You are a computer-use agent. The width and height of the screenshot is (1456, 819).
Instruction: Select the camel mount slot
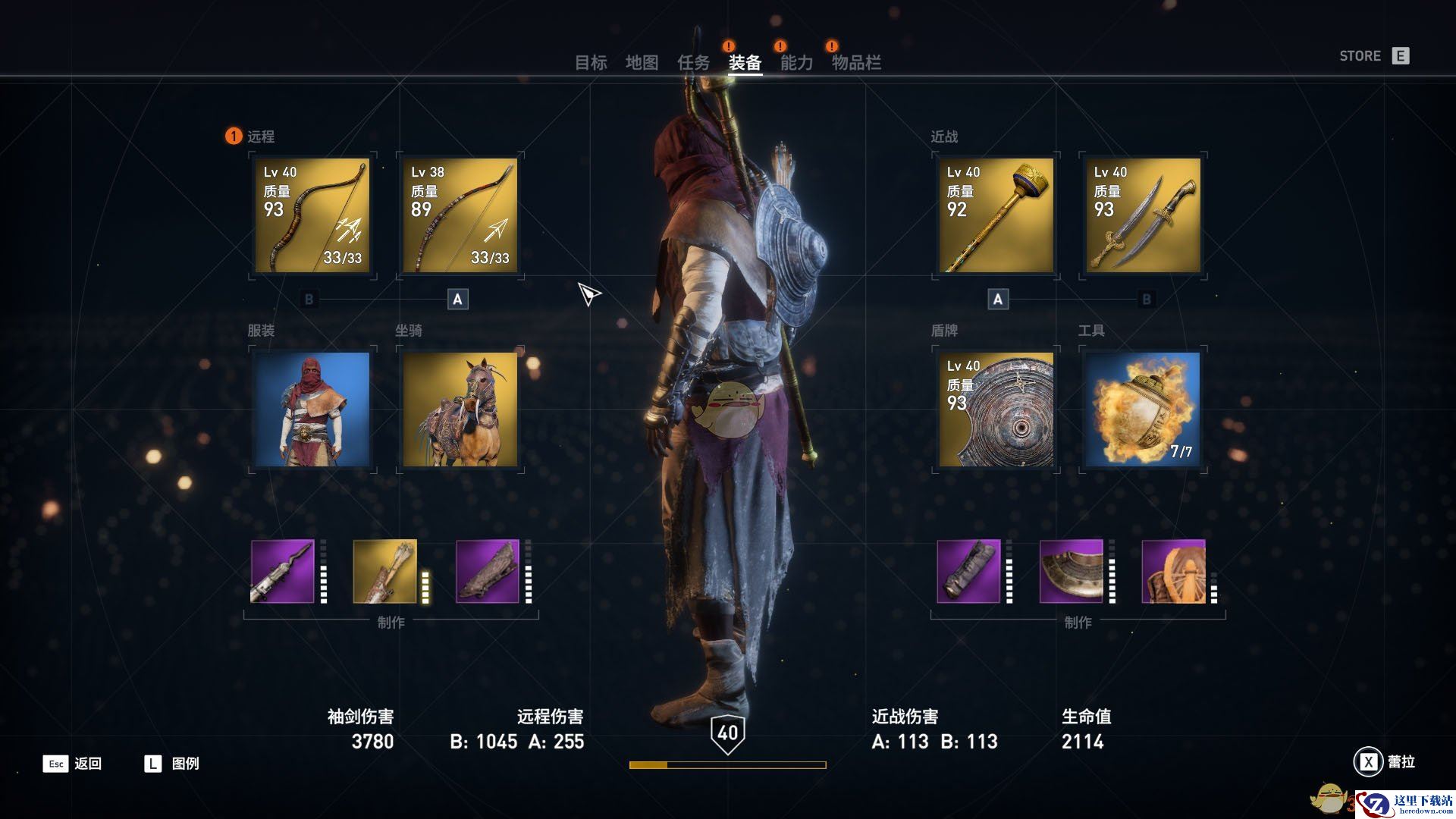460,409
